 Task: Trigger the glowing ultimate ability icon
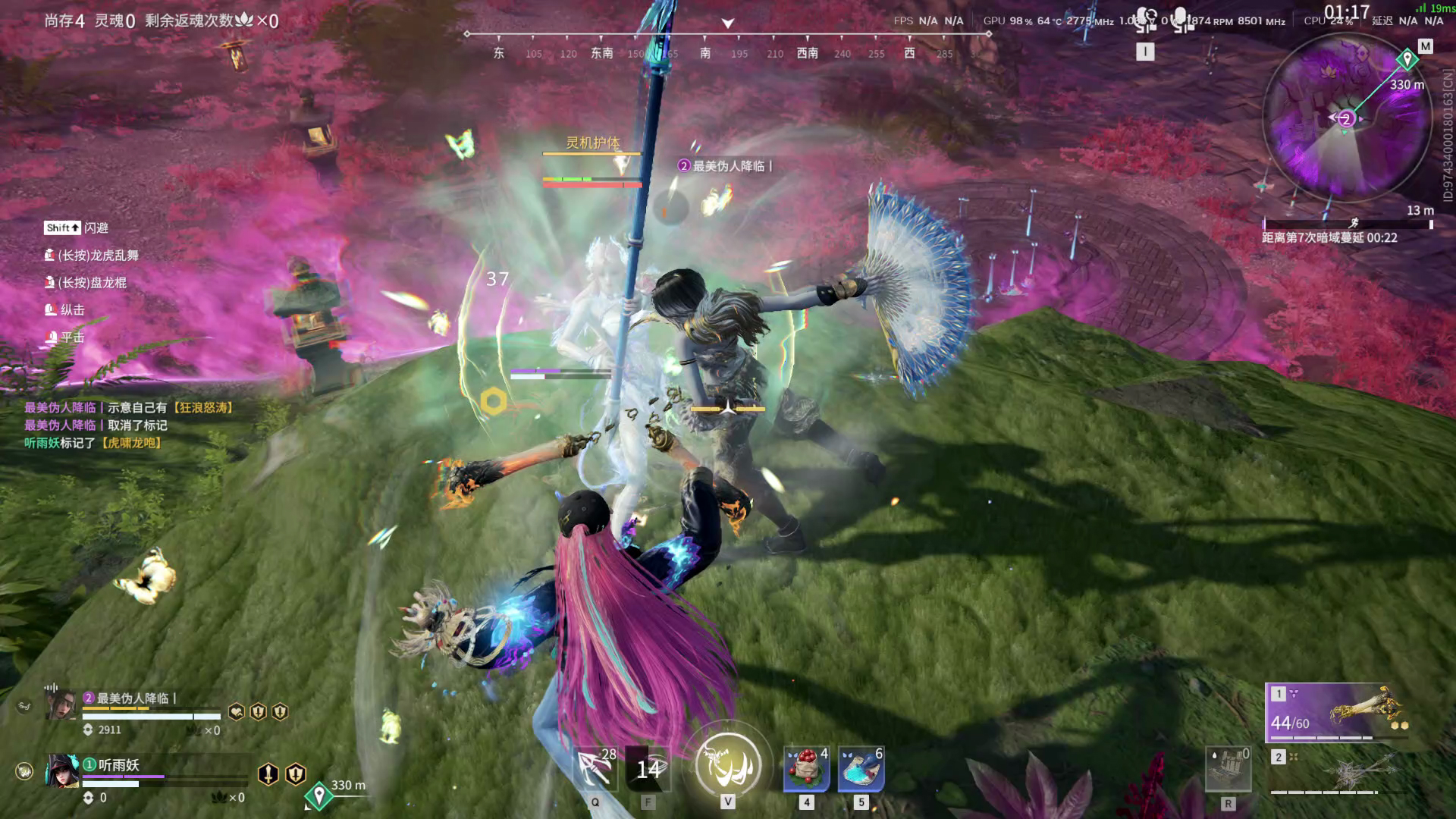(728, 764)
